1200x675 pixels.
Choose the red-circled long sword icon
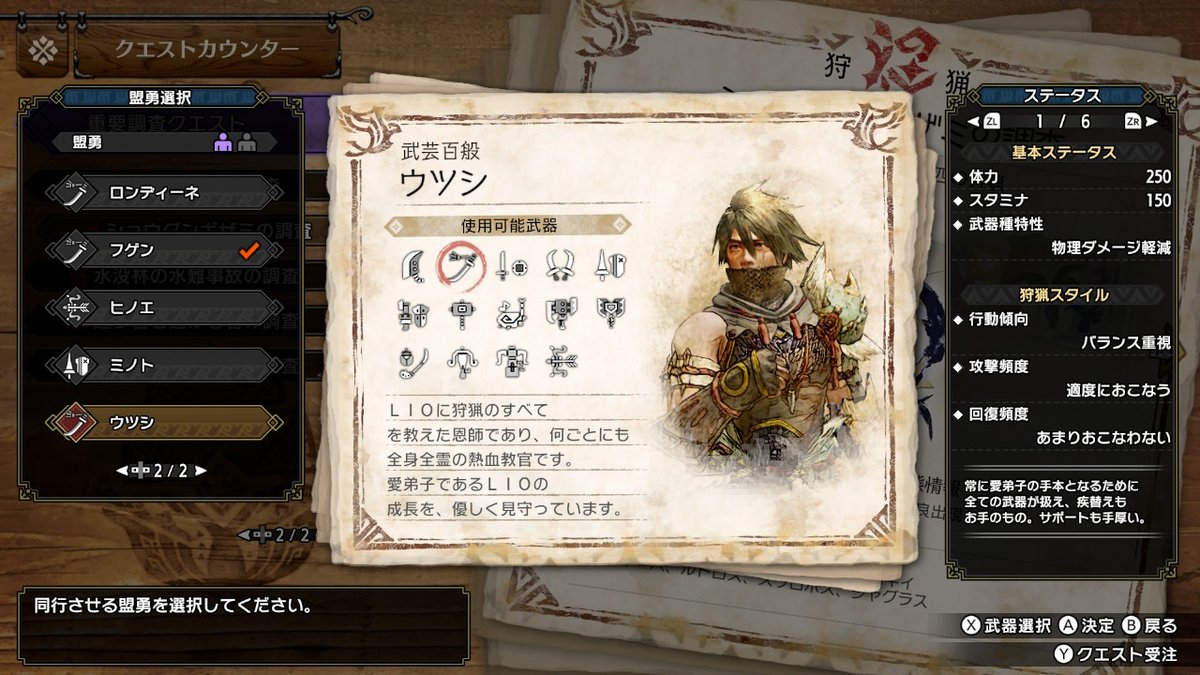pos(461,264)
